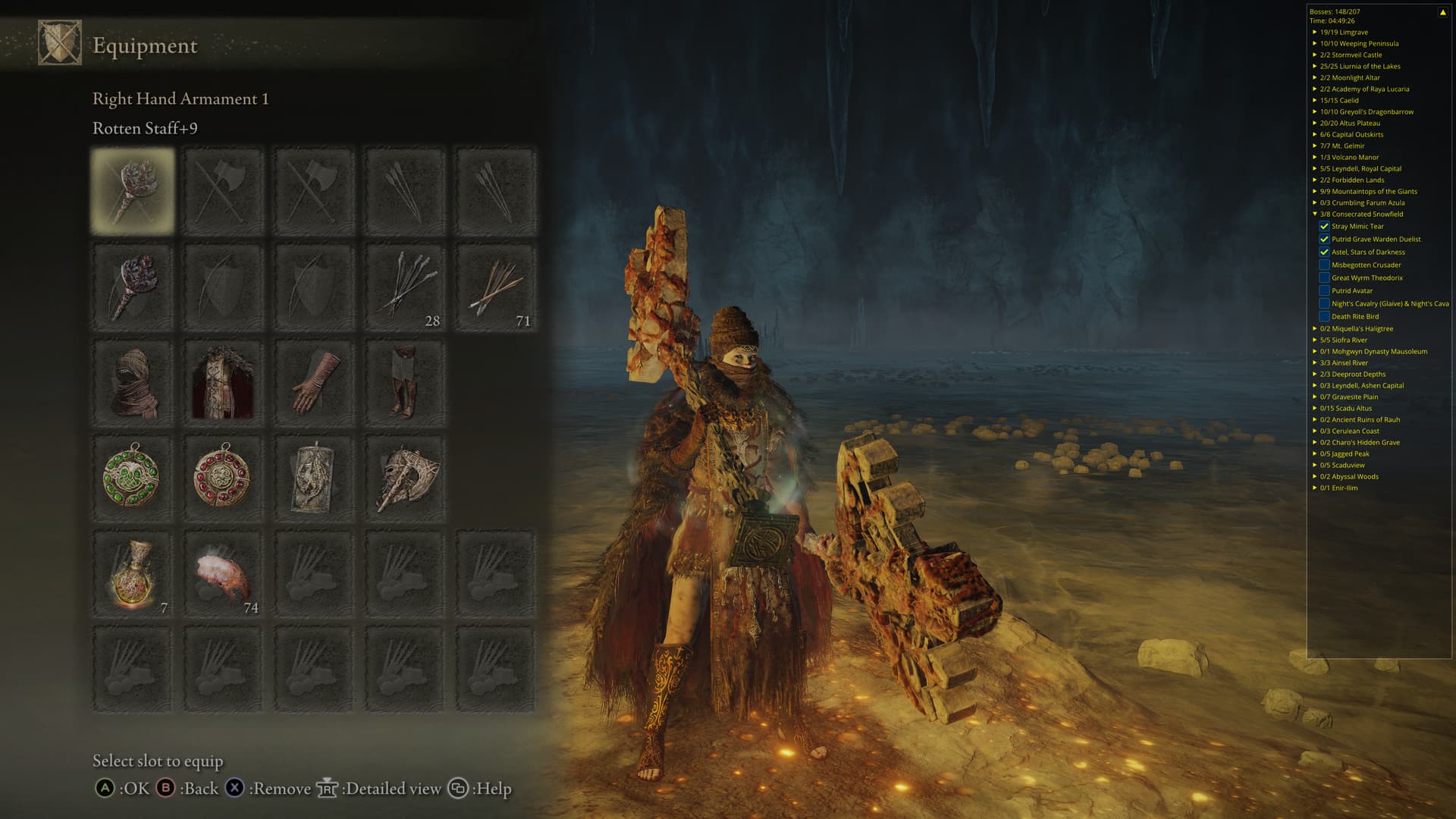This screenshot has height=819, width=1456.
Task: Open the hooded head armor slot
Action: point(133,383)
